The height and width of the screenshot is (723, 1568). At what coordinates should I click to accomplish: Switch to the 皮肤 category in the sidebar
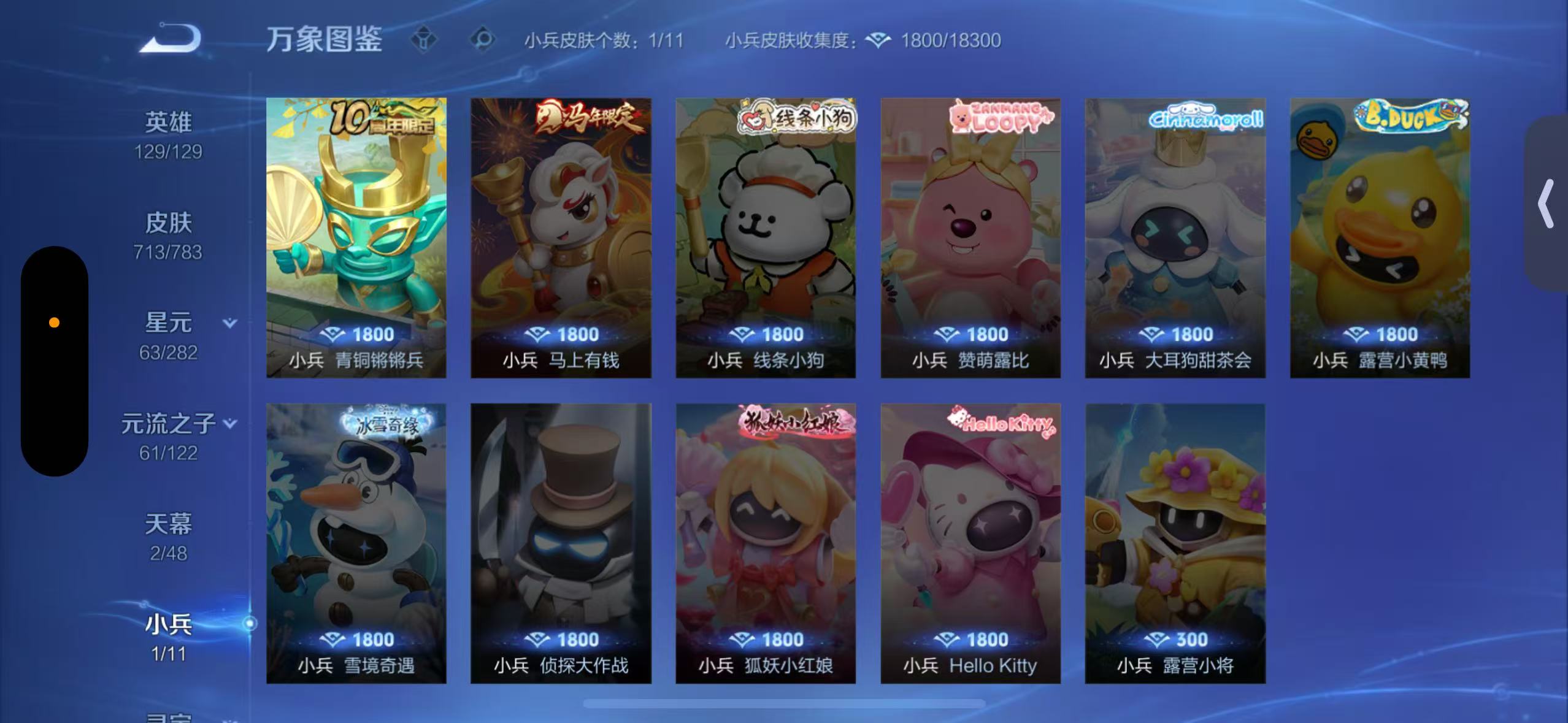pos(167,223)
